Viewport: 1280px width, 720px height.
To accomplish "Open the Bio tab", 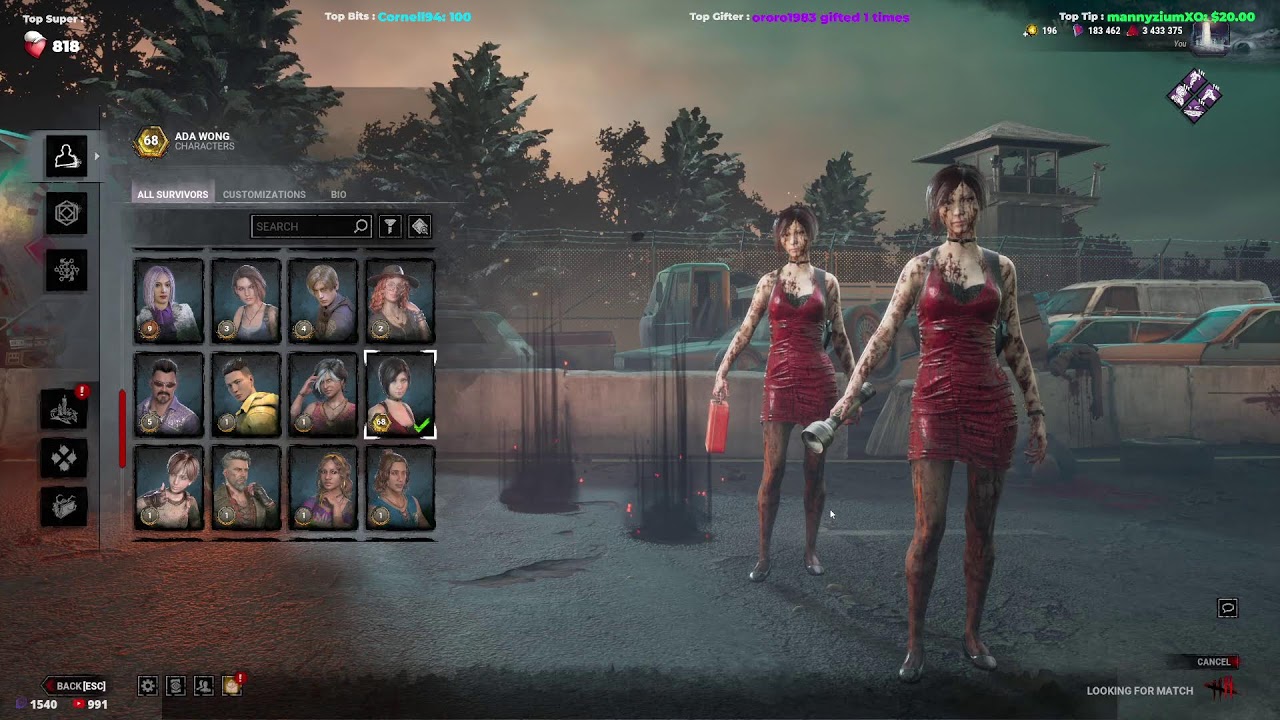I will pyautogui.click(x=338, y=194).
